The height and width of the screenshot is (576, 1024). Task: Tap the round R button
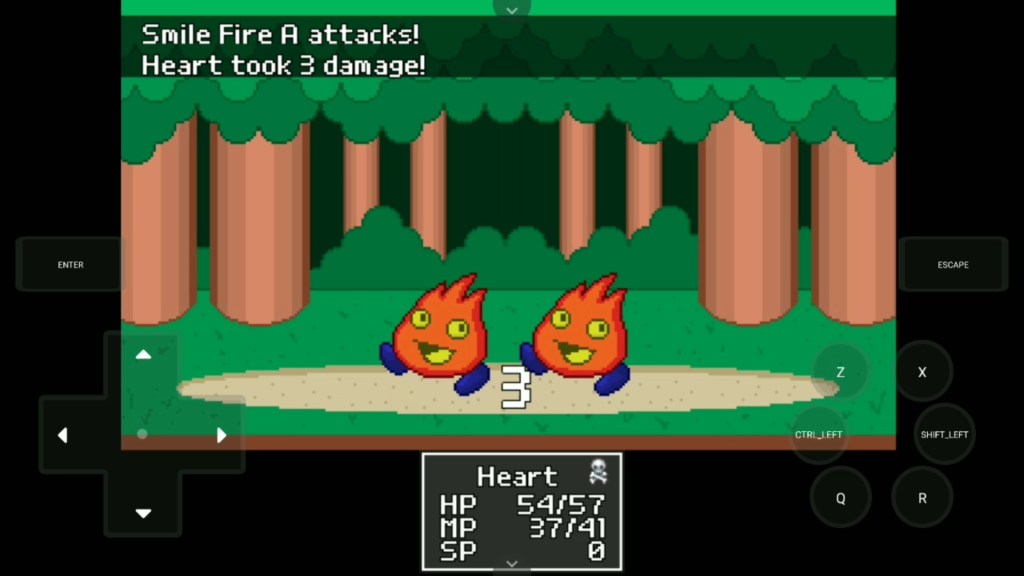922,498
